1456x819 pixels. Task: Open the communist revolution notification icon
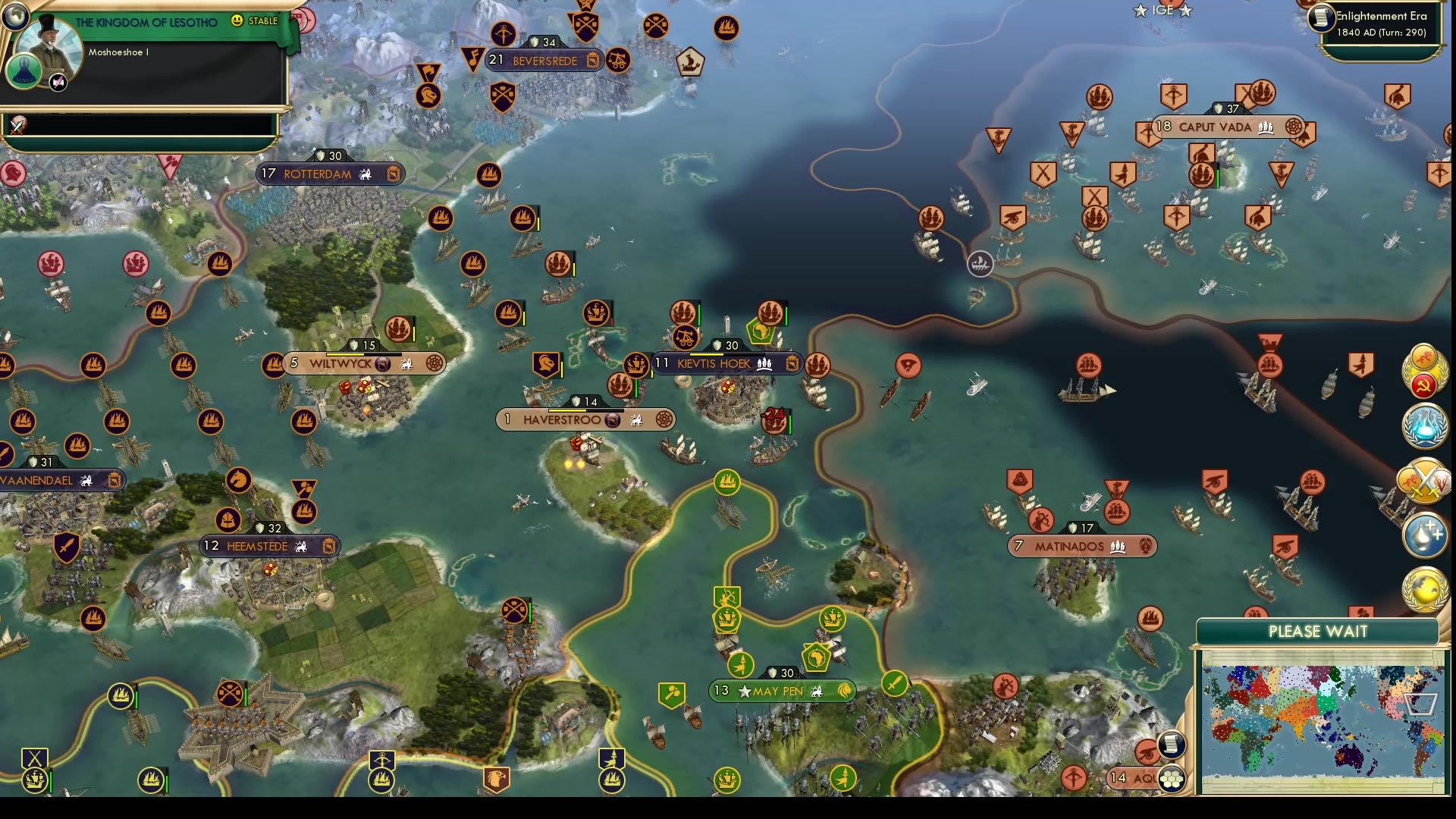pyautogui.click(x=1426, y=386)
